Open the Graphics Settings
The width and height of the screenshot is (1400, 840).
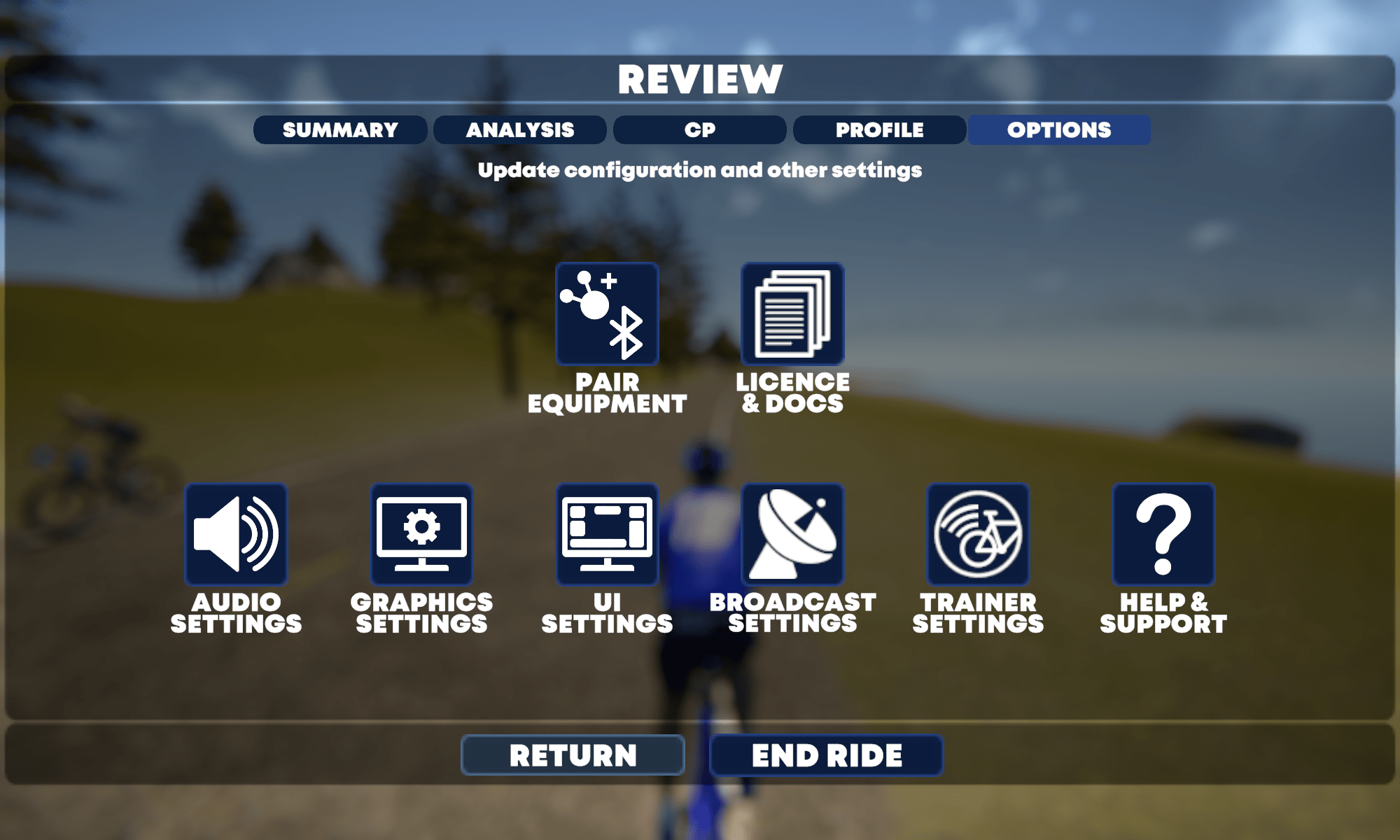tap(421, 535)
